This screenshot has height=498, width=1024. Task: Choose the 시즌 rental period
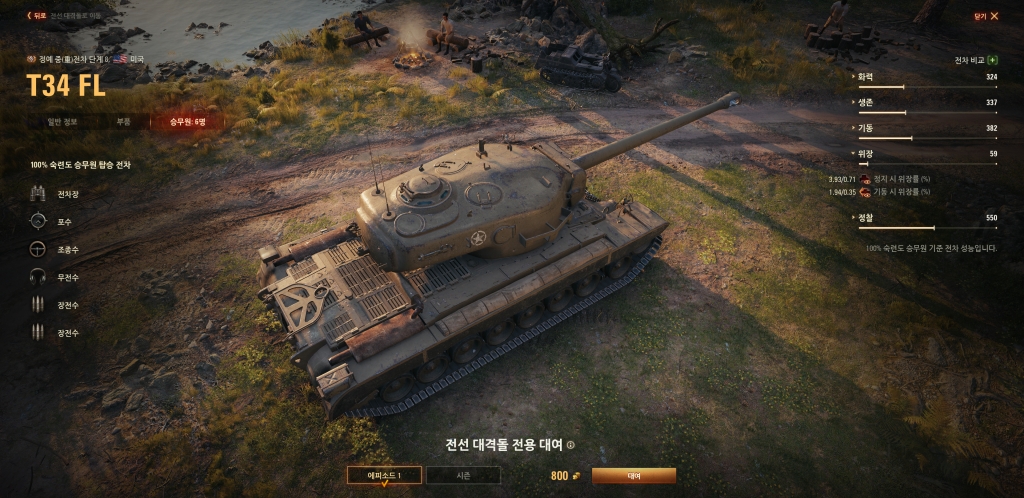pos(463,476)
